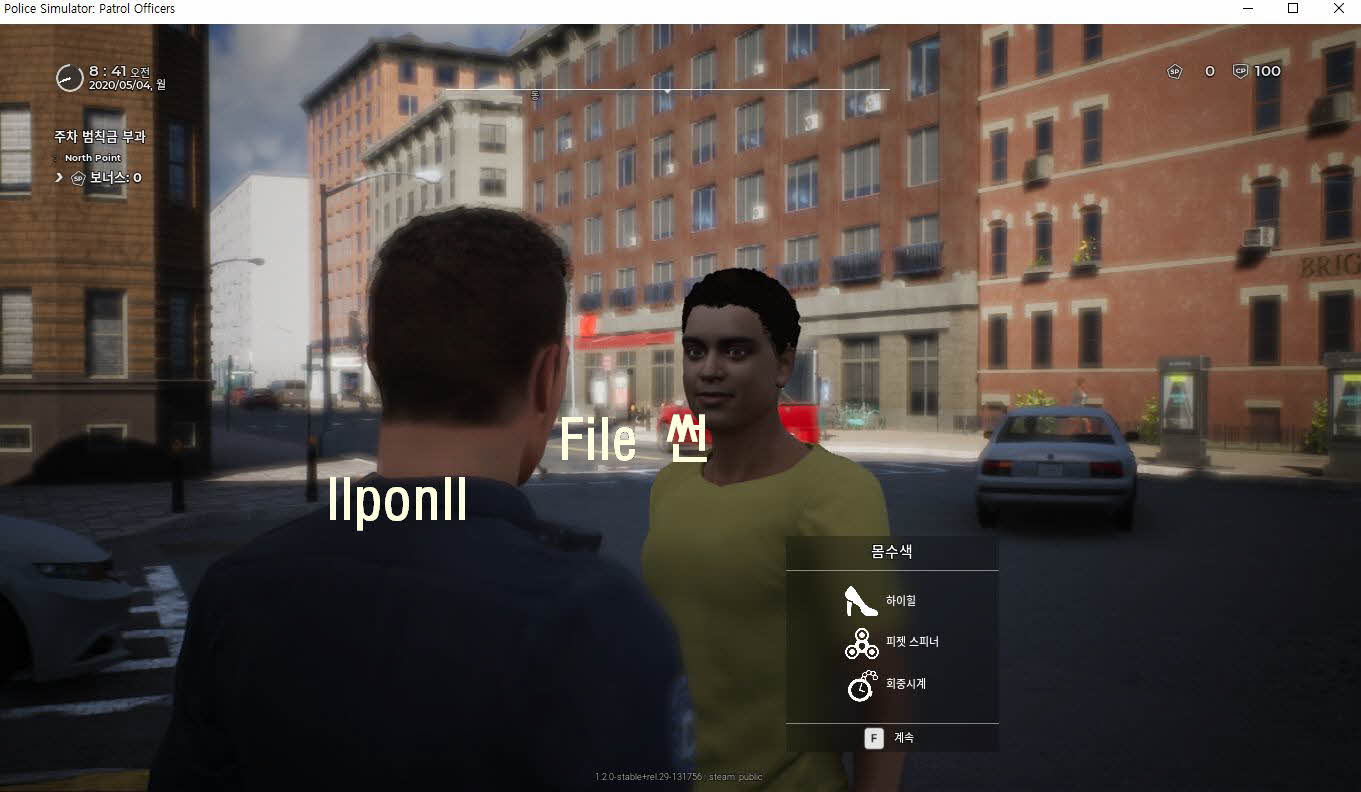Close the Police Simulator window
This screenshot has height=792, width=1361.
click(1338, 9)
